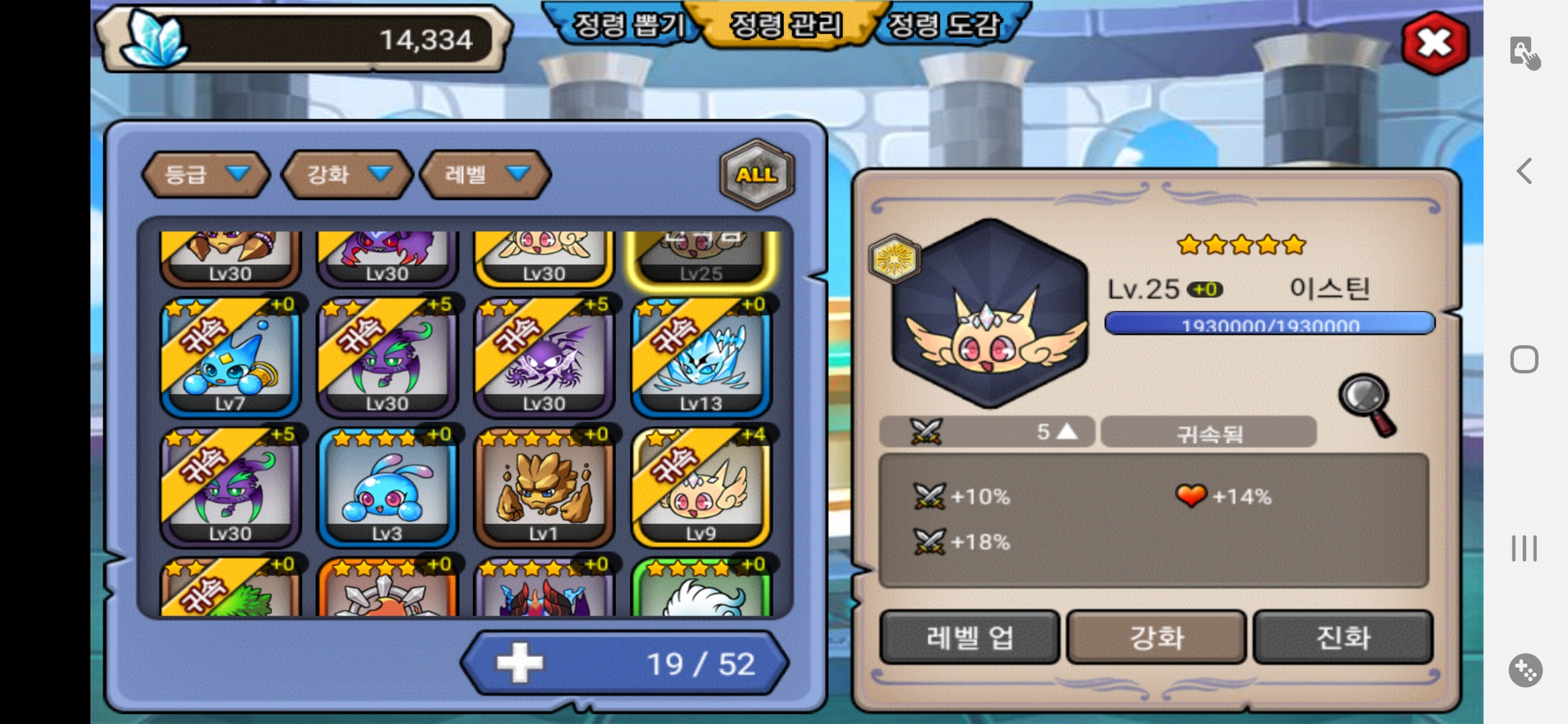
Task: Inspect spirit details with the magnifying glass
Action: click(1367, 404)
